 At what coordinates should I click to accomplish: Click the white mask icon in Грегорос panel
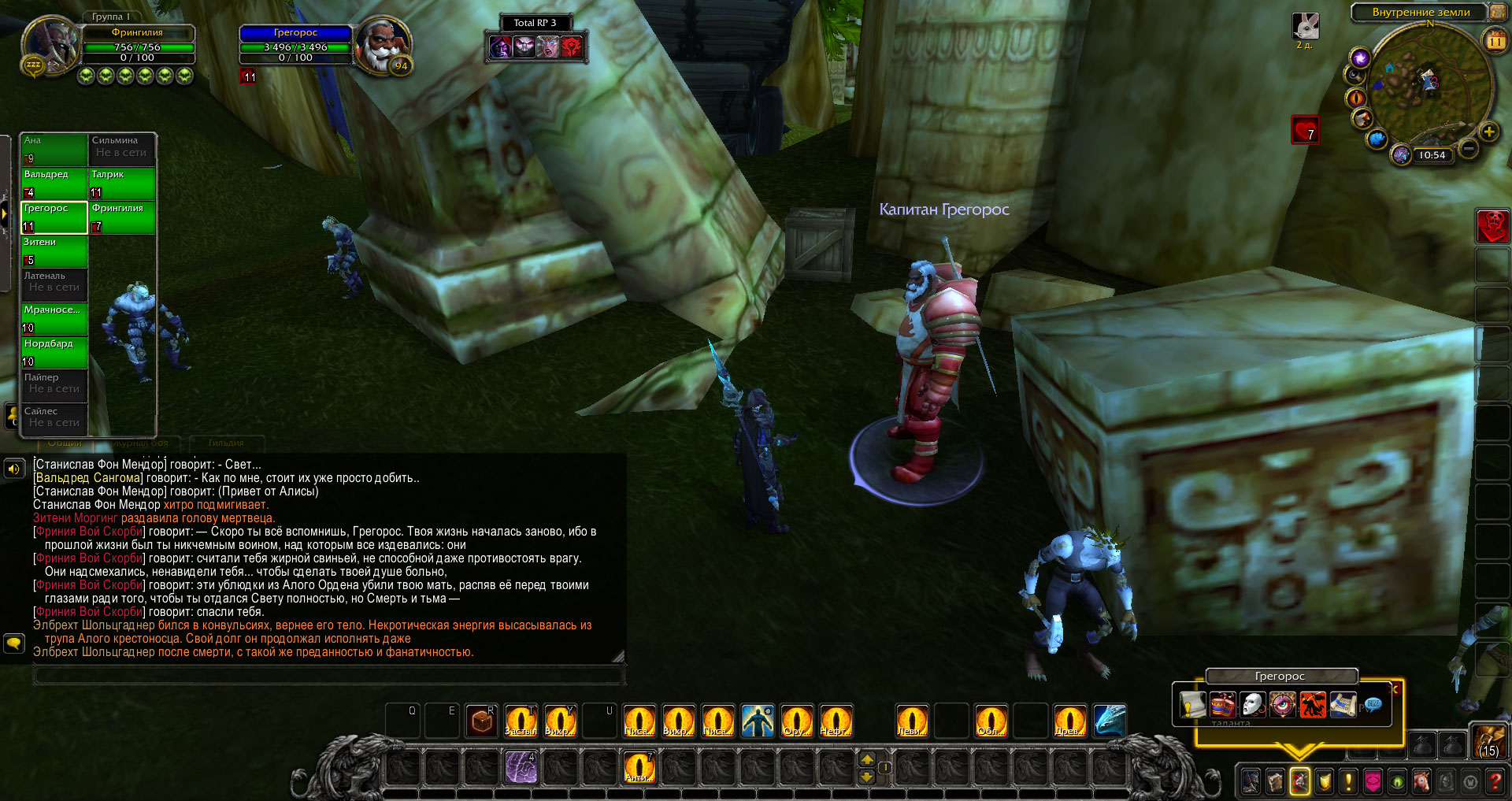tap(1251, 704)
